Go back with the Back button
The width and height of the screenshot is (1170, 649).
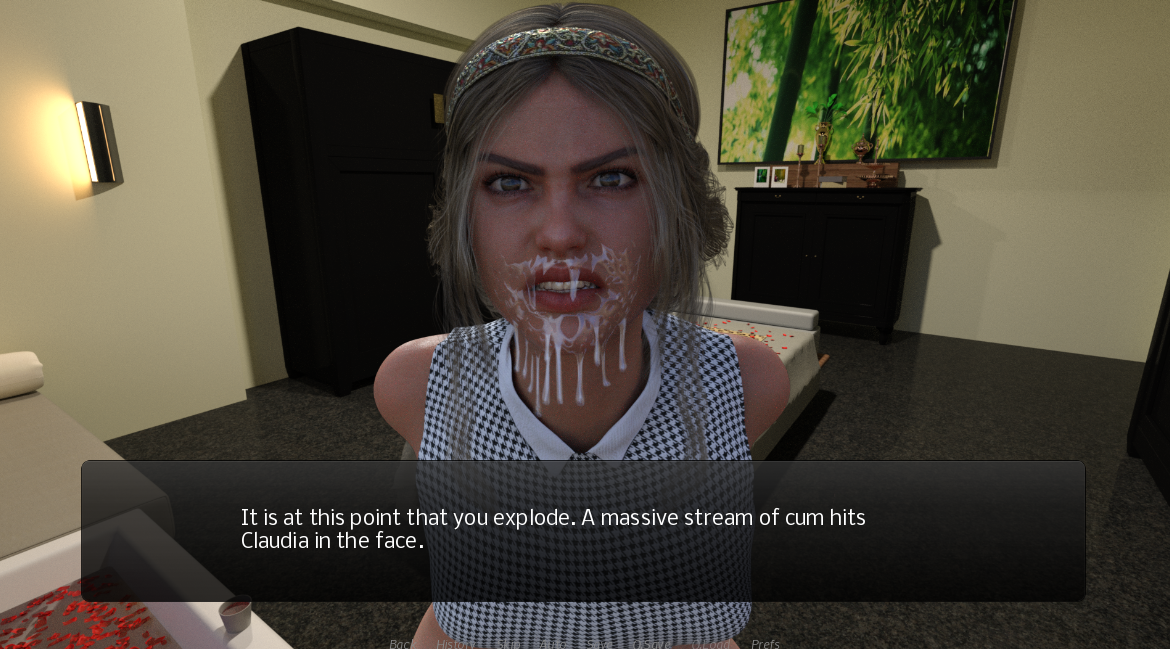point(401,643)
